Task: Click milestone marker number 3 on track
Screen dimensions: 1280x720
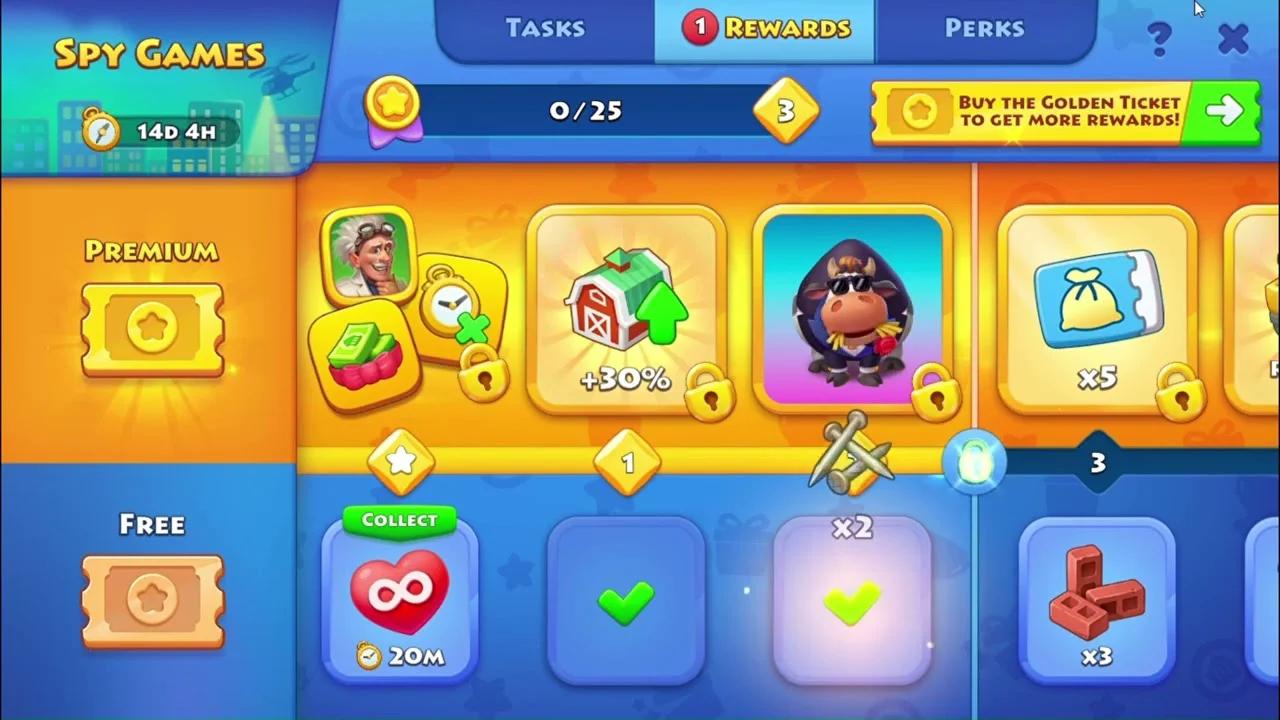Action: (x=1097, y=463)
